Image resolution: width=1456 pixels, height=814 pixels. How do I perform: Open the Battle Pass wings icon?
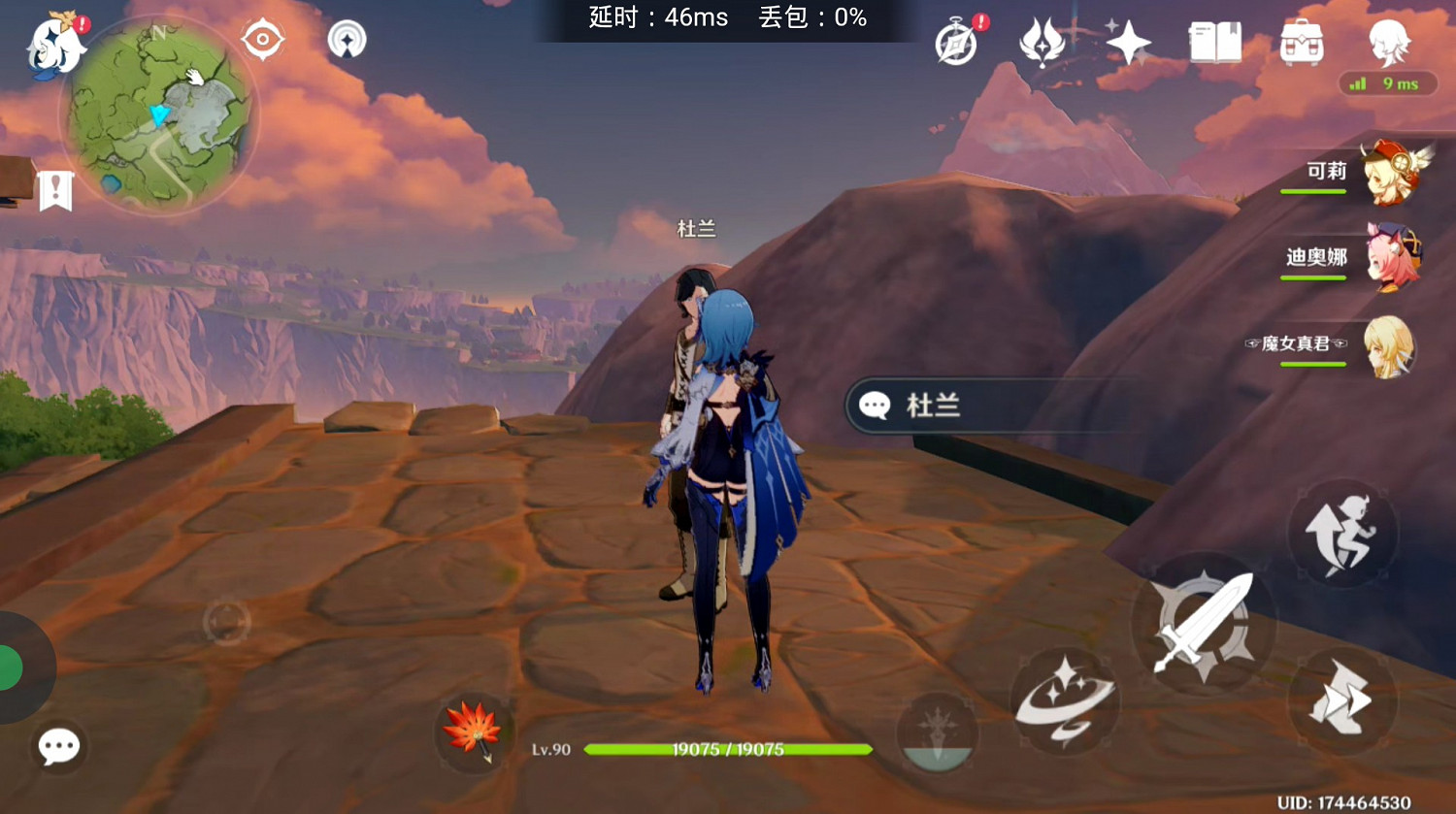coord(1042,44)
